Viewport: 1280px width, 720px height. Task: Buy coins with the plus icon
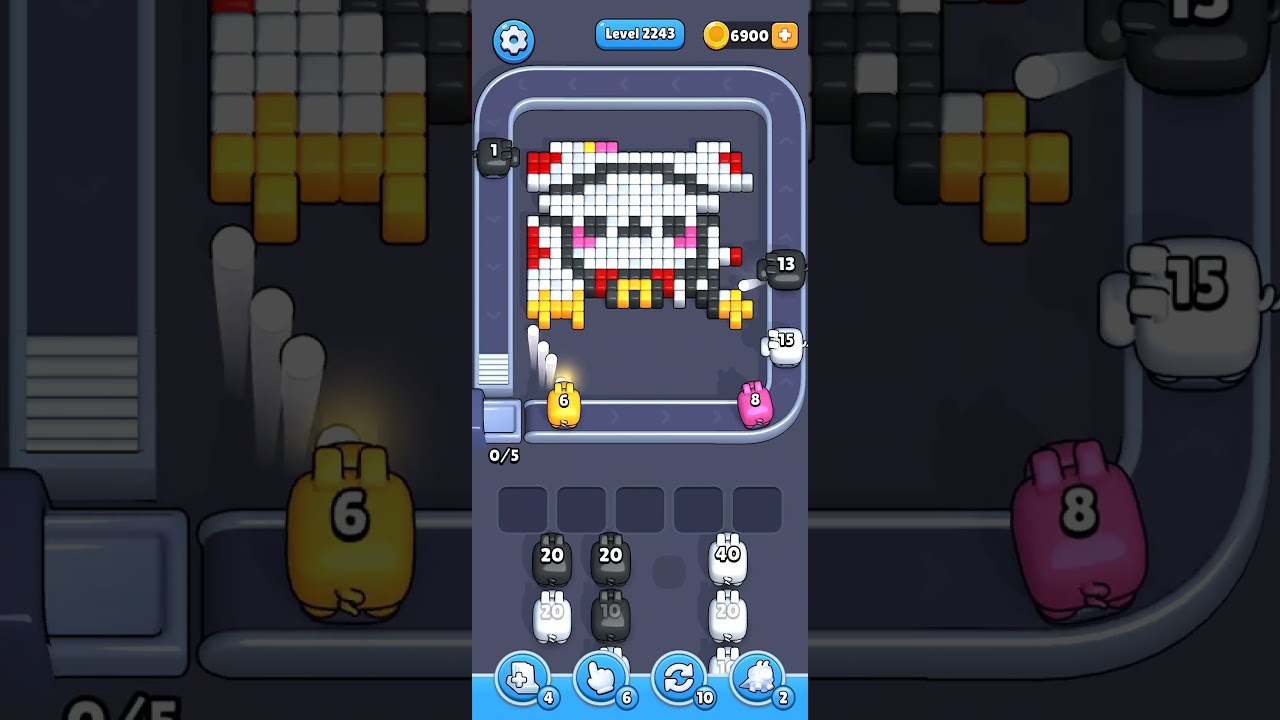(x=784, y=35)
